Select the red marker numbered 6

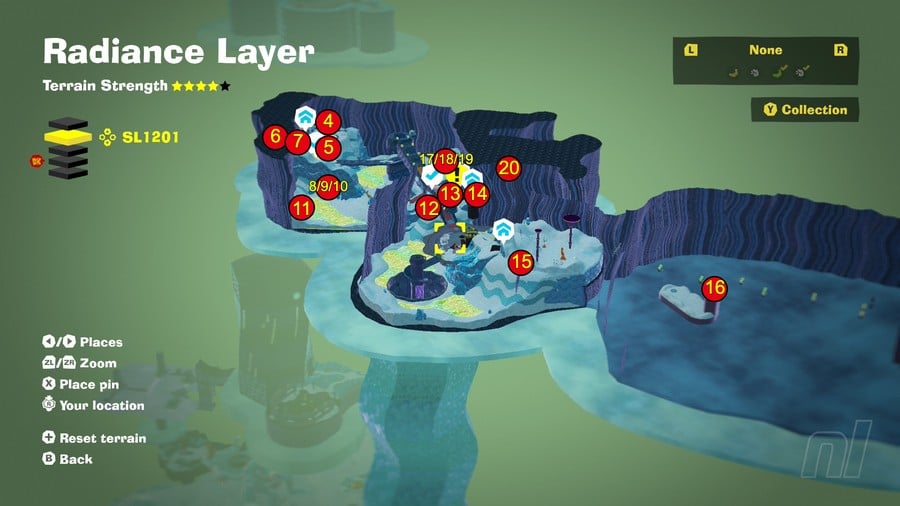274,137
